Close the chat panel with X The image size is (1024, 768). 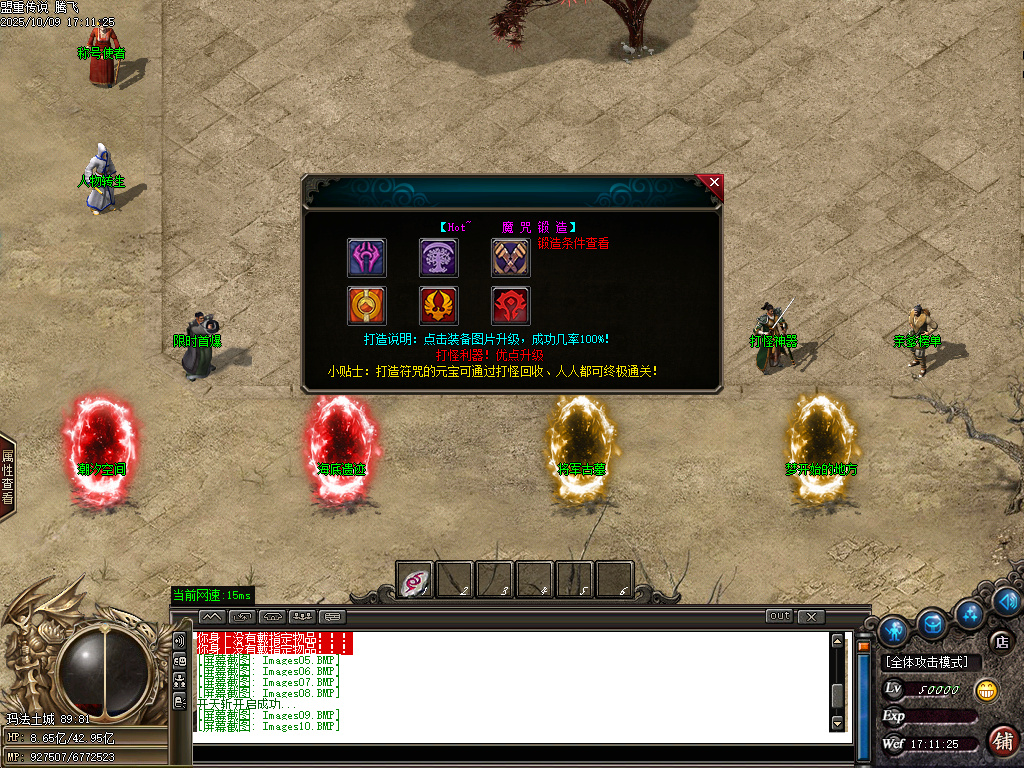[811, 616]
